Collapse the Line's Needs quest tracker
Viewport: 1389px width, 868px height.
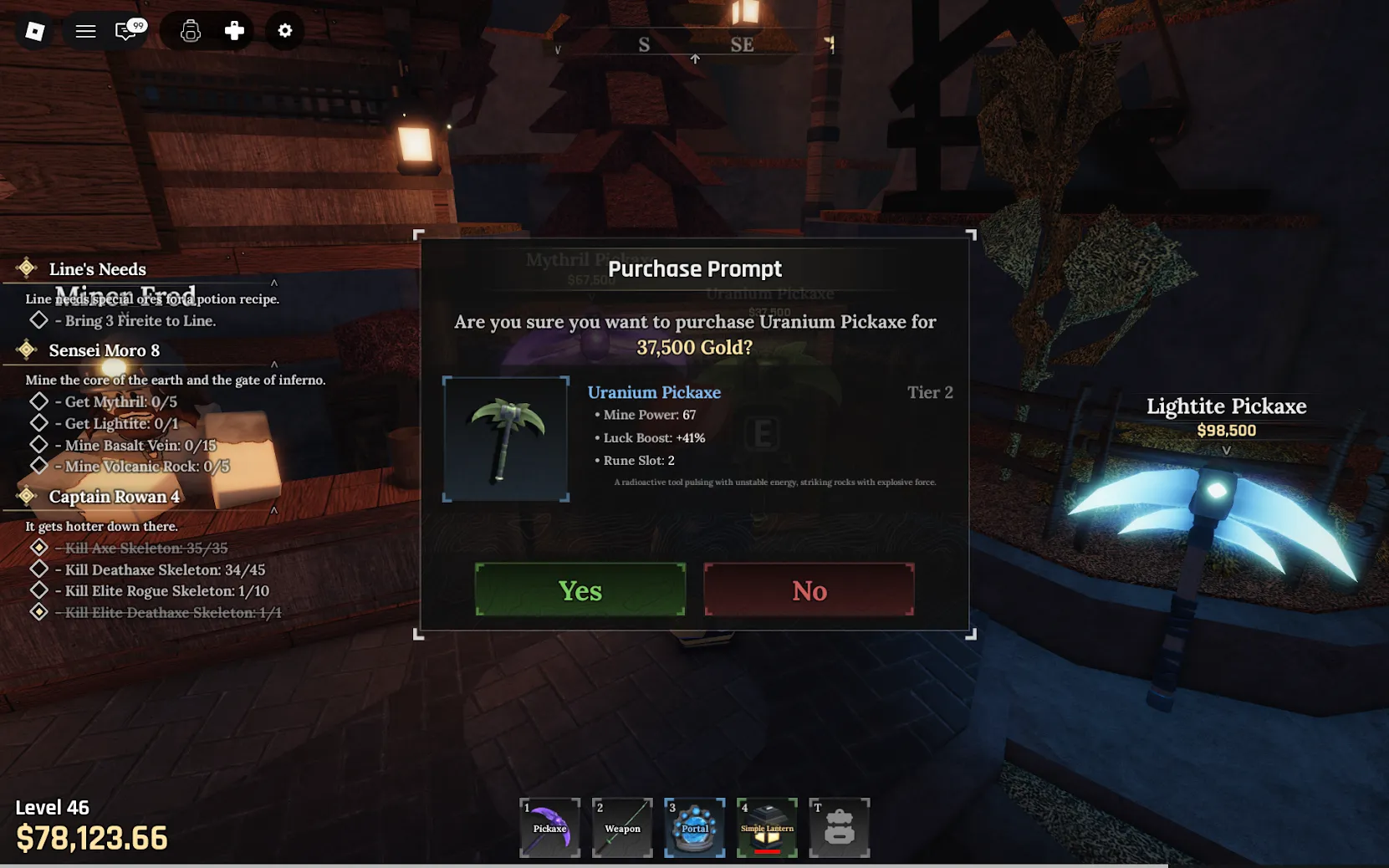[x=273, y=283]
